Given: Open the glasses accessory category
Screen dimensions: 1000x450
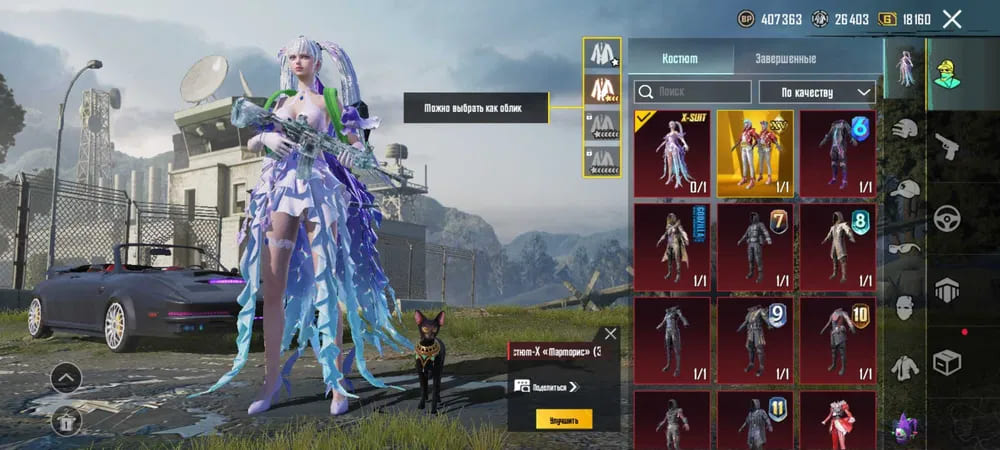Looking at the screenshot, I should 905,249.
